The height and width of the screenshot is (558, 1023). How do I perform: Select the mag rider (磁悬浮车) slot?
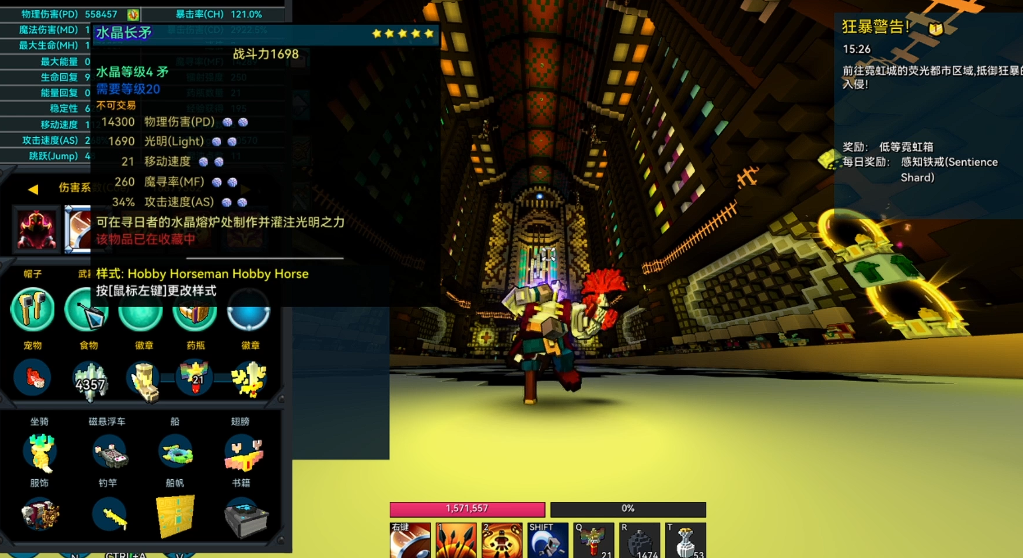point(108,452)
